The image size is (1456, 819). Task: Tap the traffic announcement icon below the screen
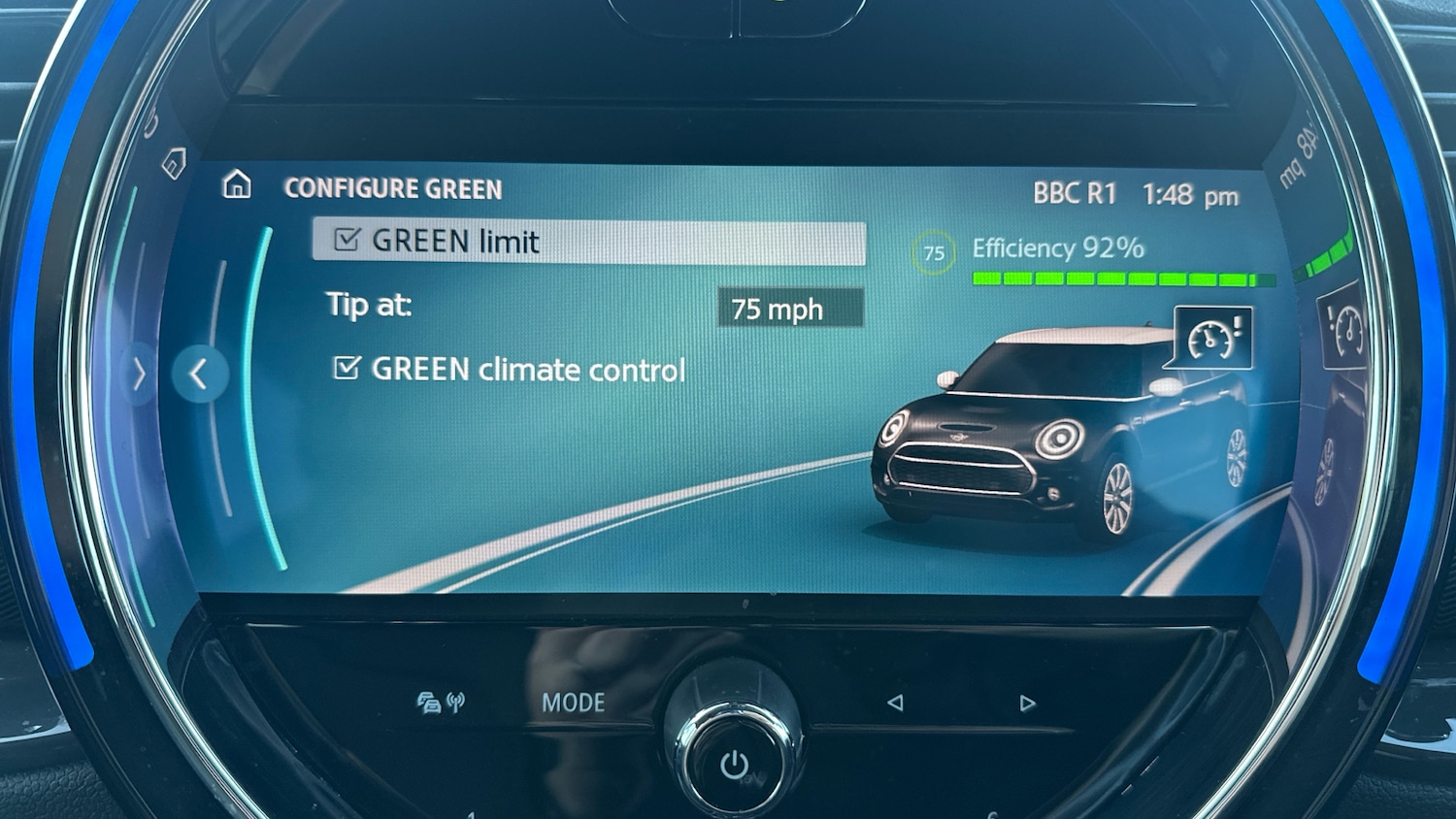pos(430,704)
